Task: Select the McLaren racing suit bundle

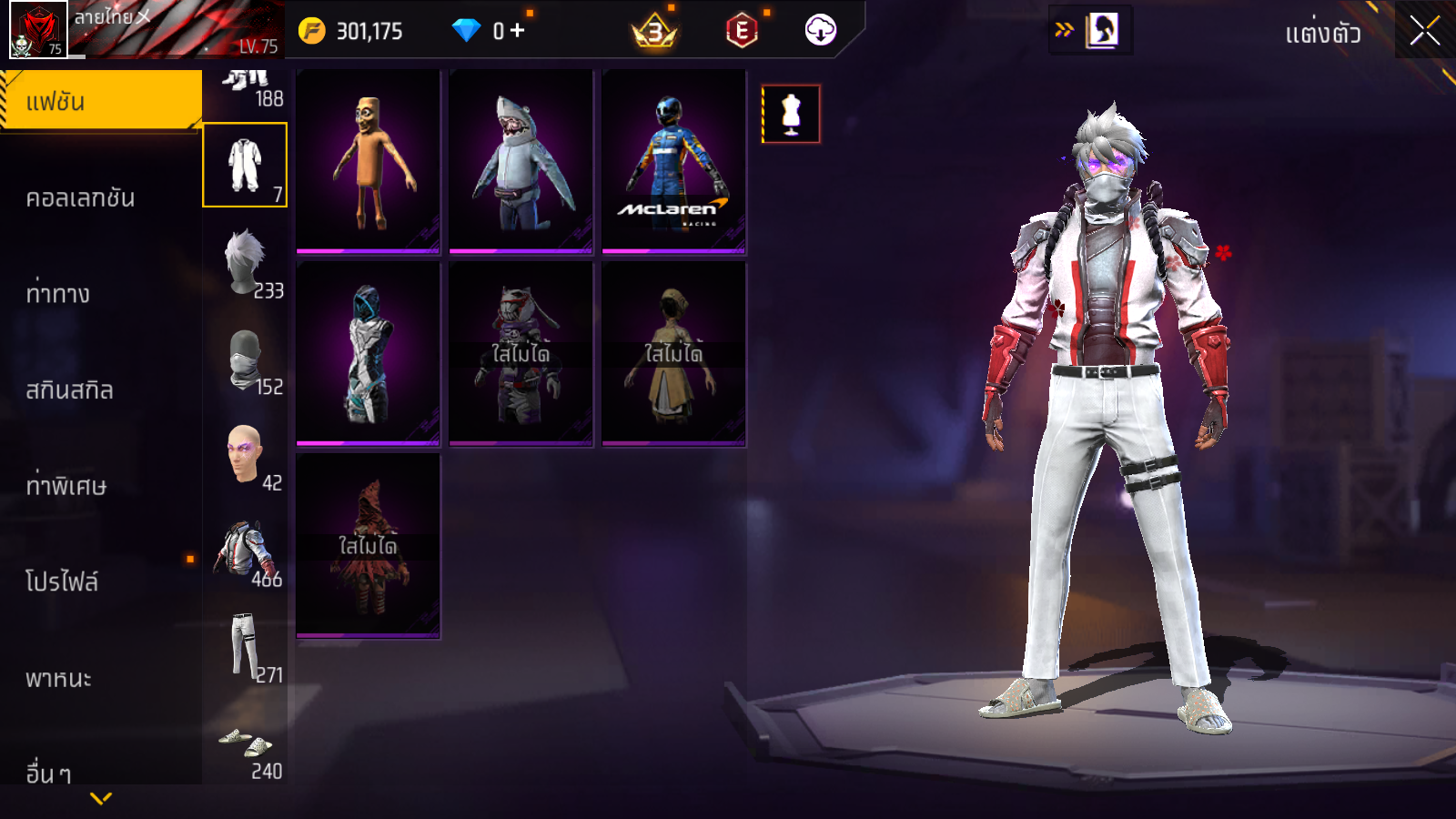Action: (673, 161)
